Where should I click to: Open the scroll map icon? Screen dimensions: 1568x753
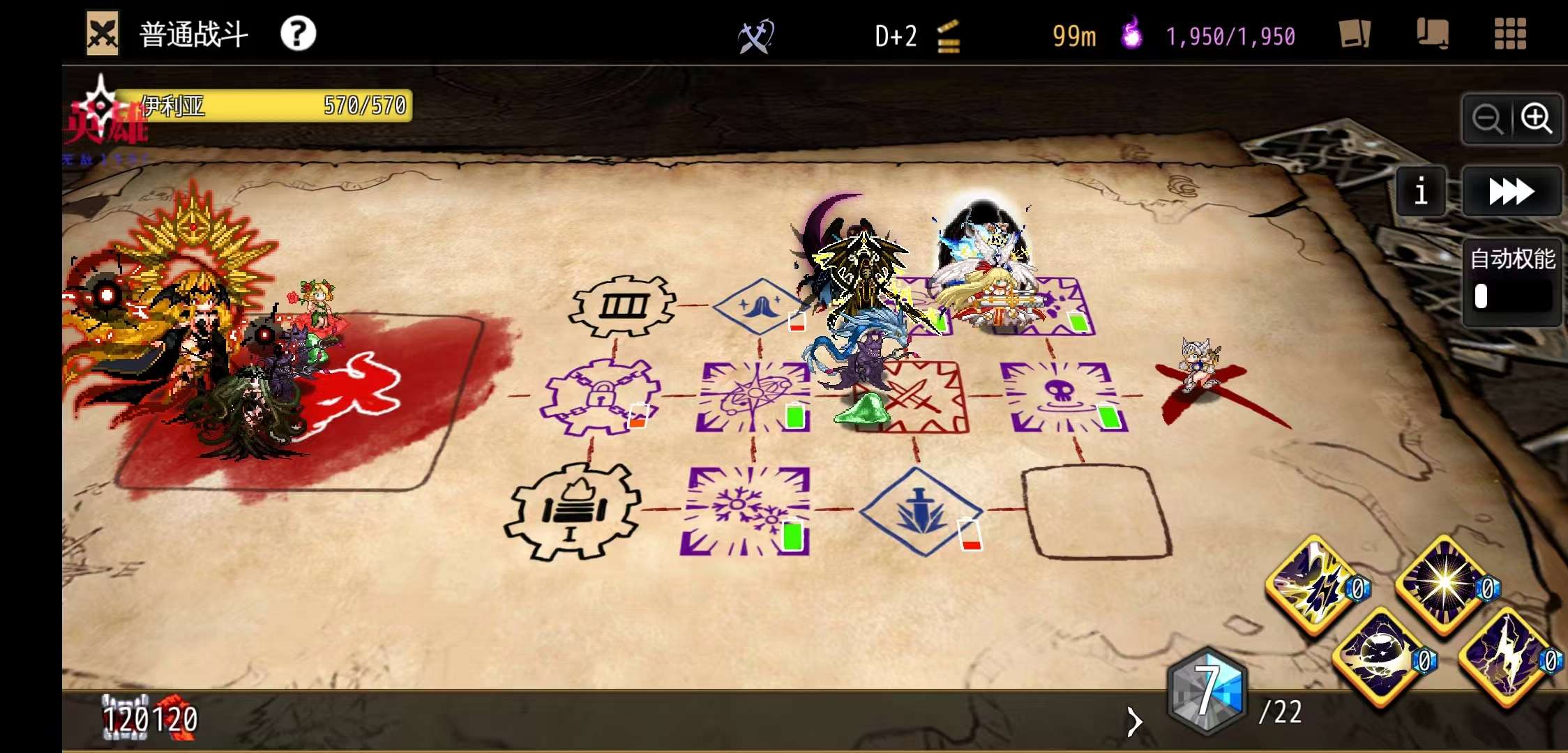point(1432,34)
